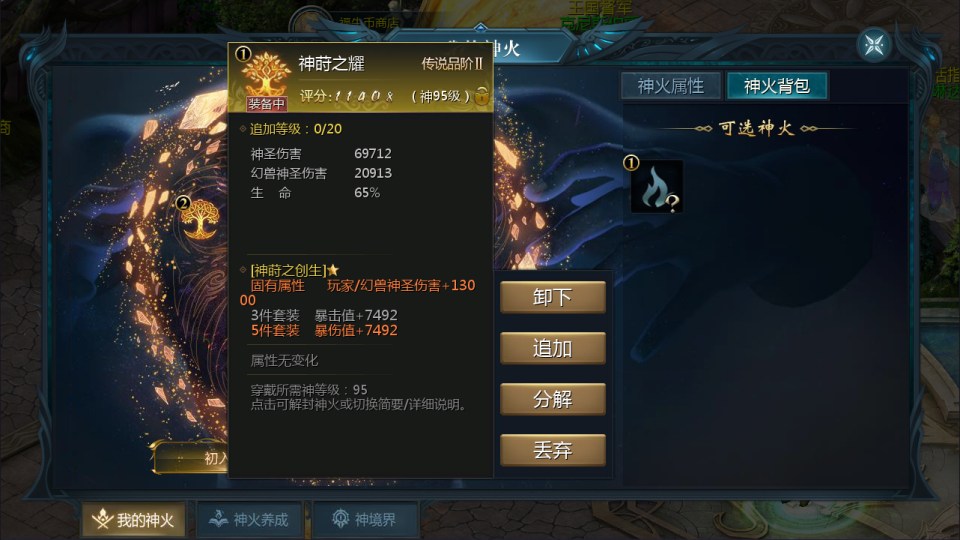Switch to the 神火属性 tab
The height and width of the screenshot is (540, 960).
(671, 86)
